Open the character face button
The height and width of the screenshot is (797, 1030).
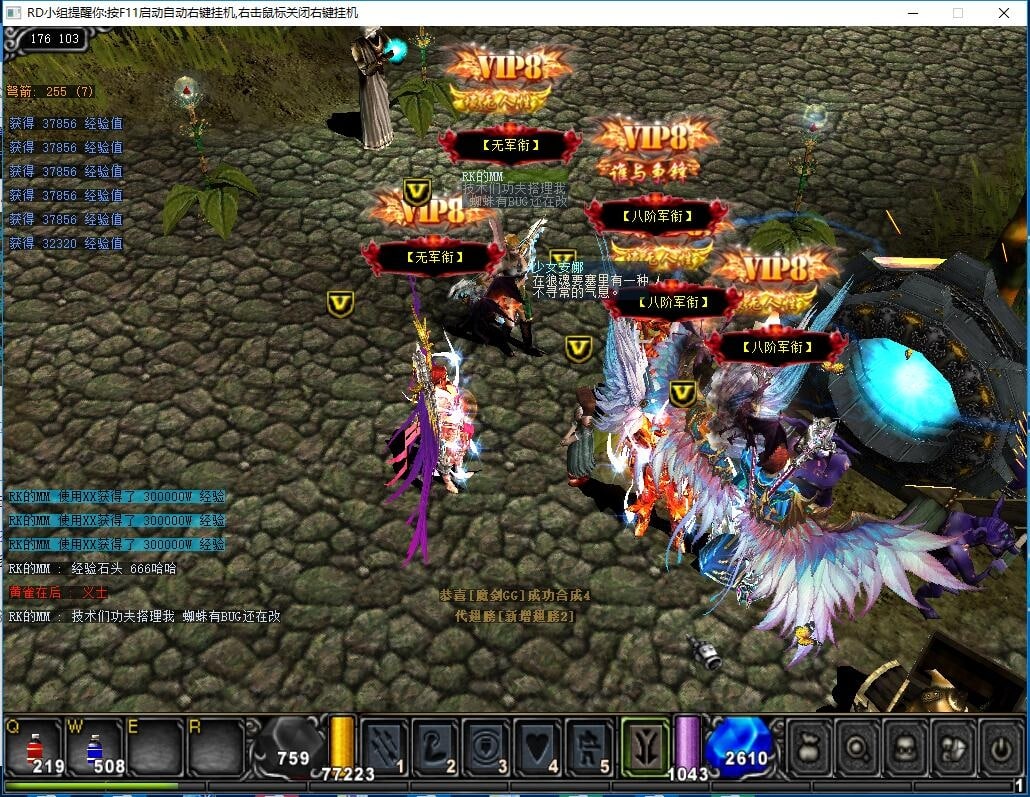point(906,746)
